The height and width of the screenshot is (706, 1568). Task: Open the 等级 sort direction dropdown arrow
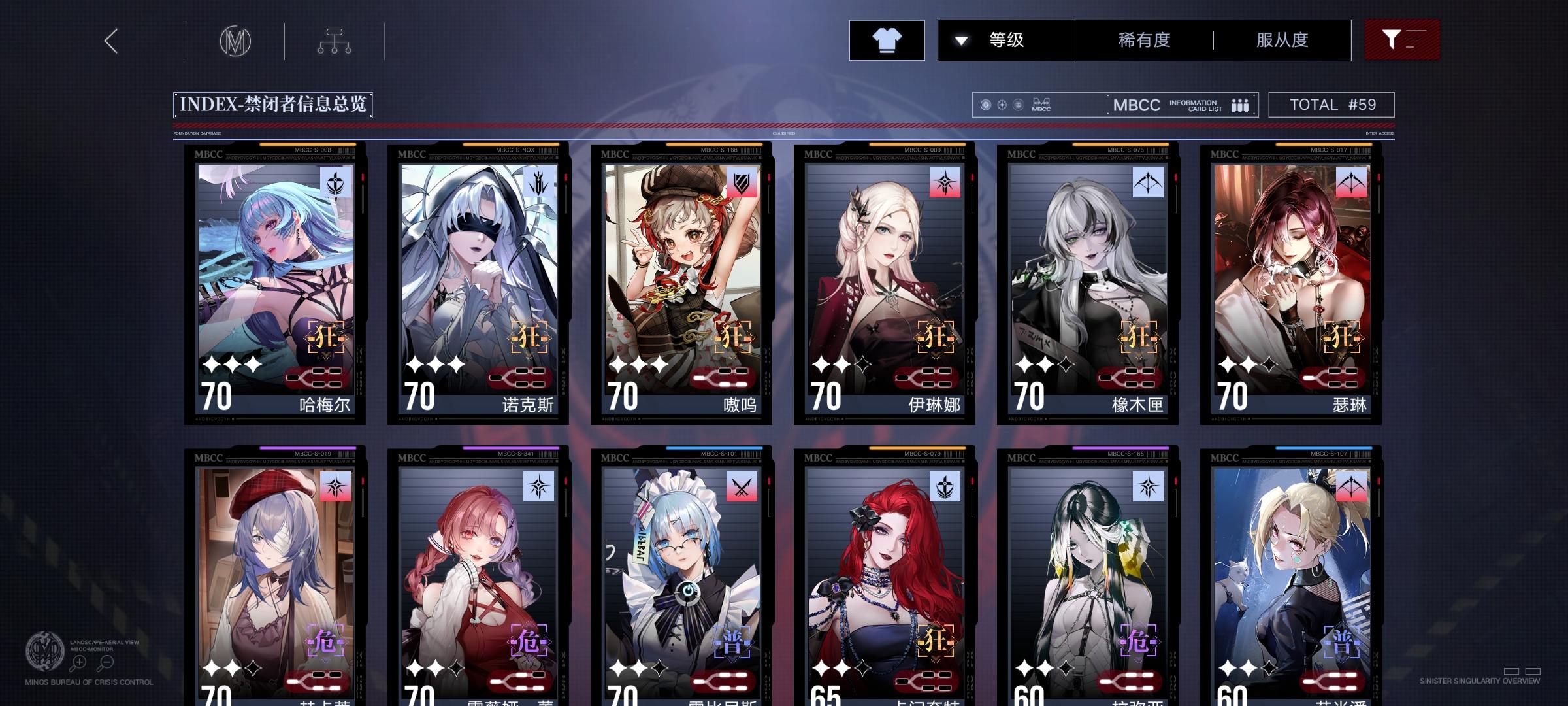(960, 40)
